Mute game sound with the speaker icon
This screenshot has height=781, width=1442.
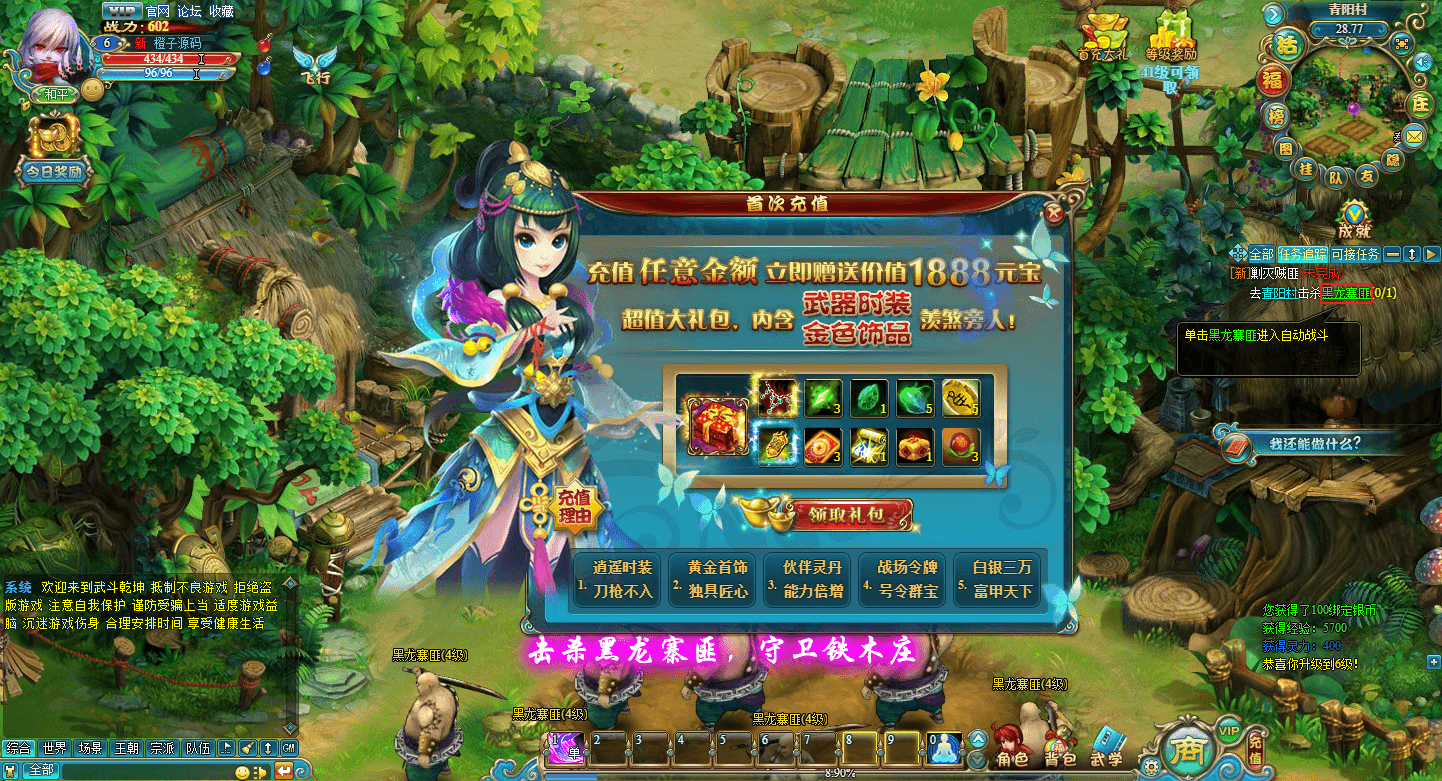click(1423, 62)
